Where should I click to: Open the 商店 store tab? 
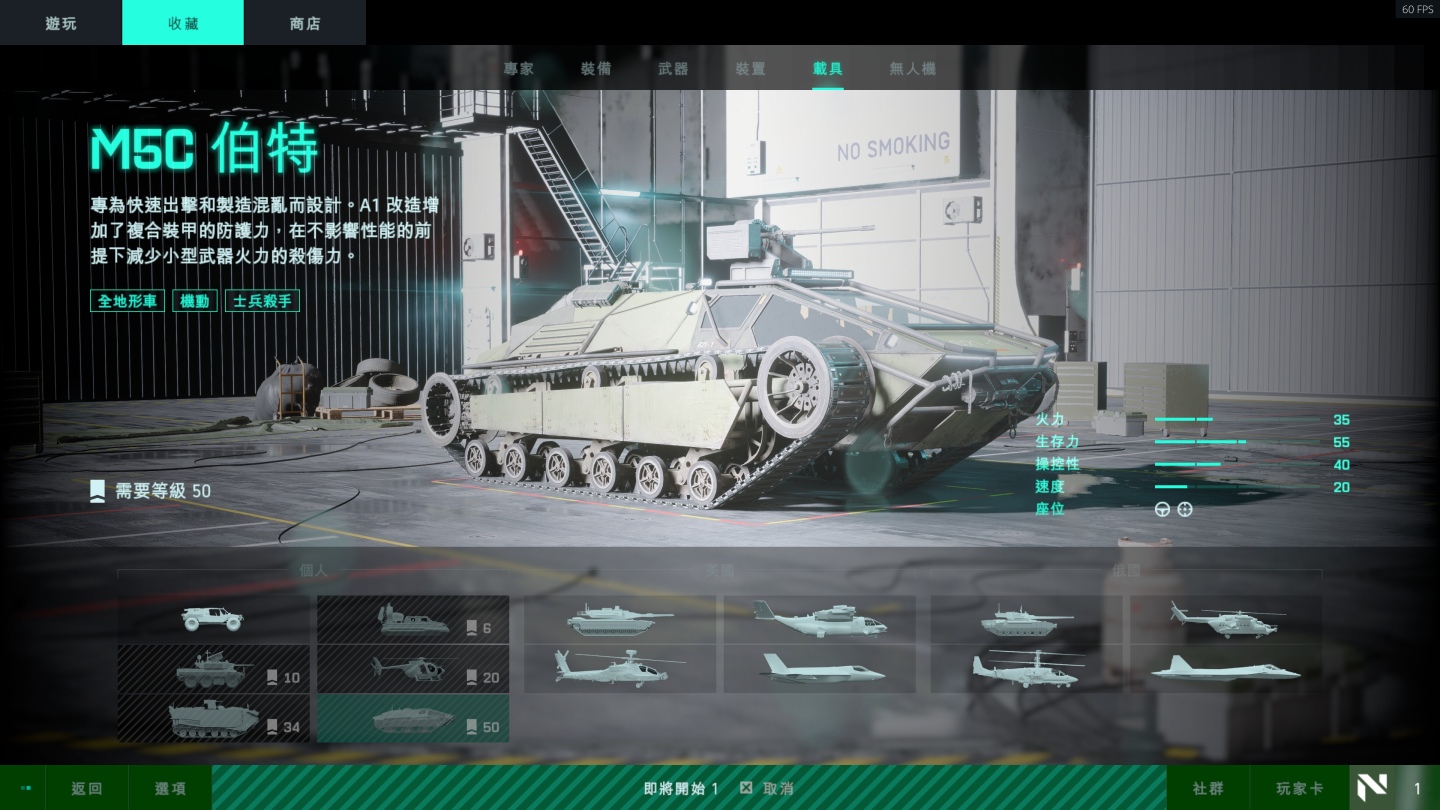tap(305, 23)
